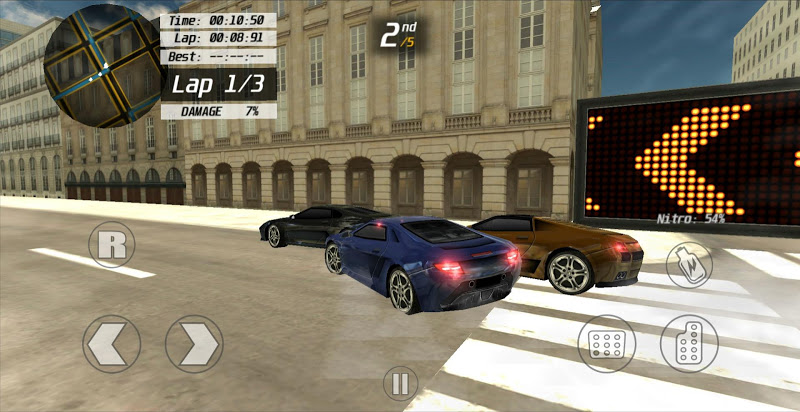The image size is (800, 412).
Task: Hit the brake pedal button
Action: (x=607, y=344)
